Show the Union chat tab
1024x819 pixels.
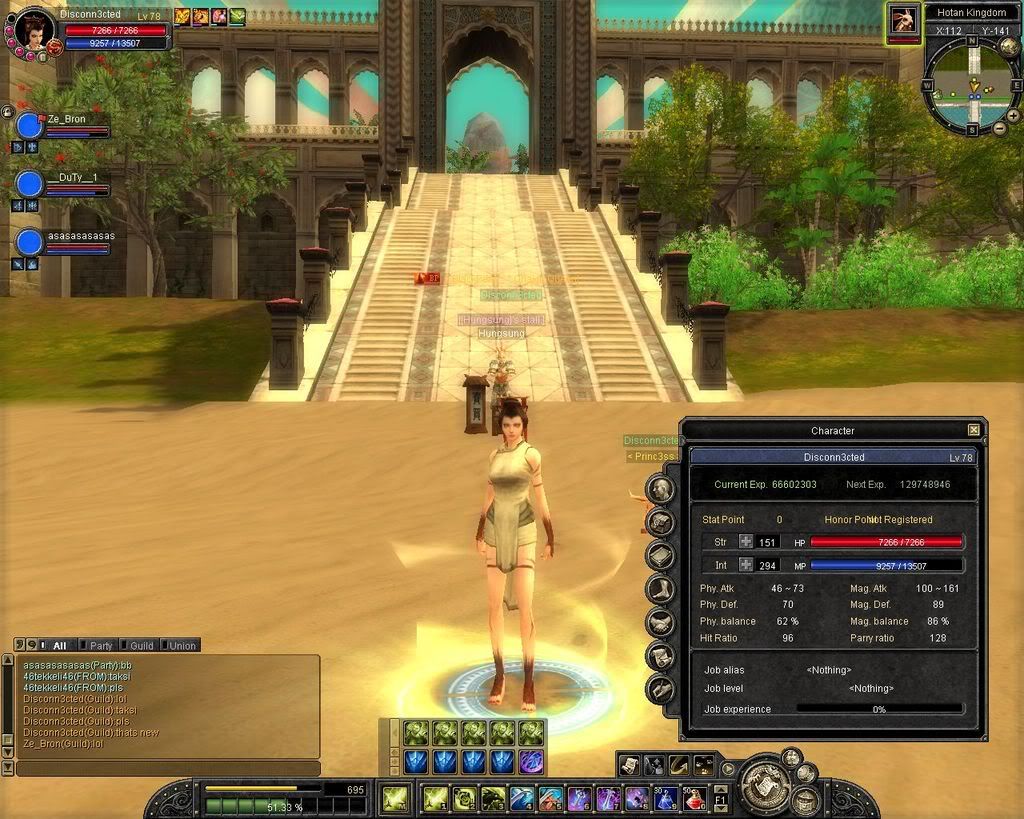[180, 645]
